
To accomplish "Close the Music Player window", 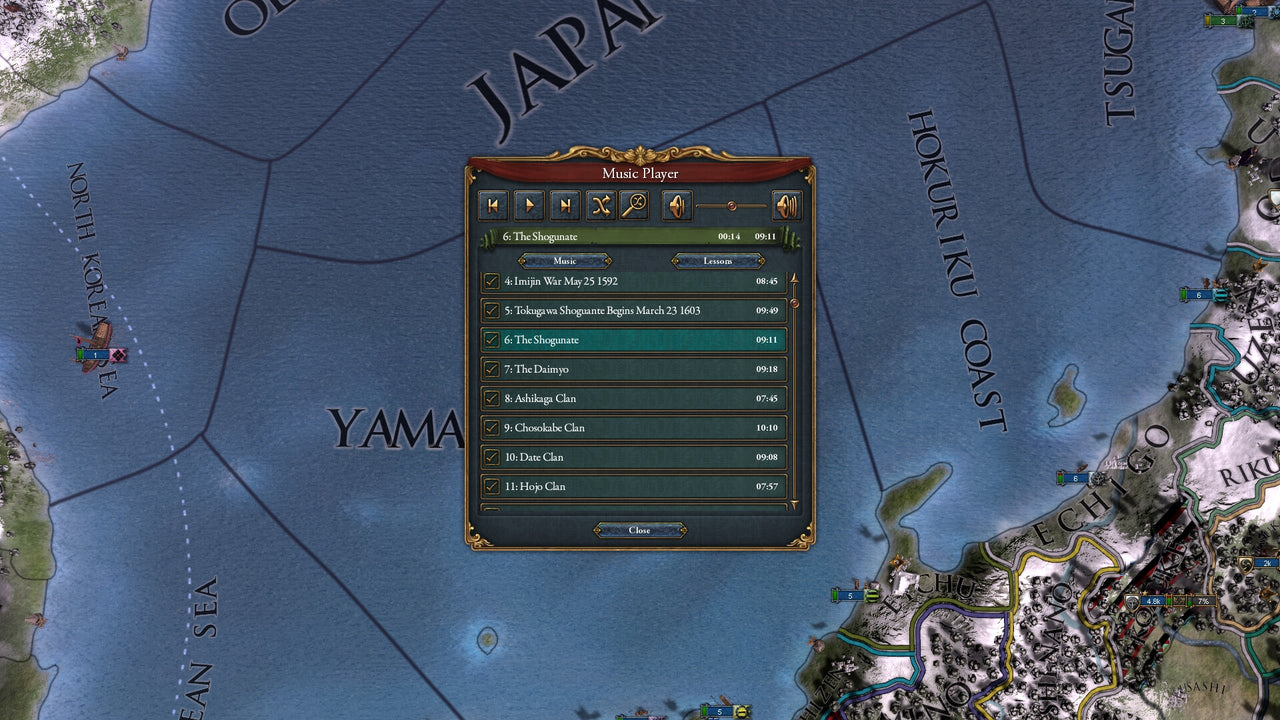I will tap(639, 530).
